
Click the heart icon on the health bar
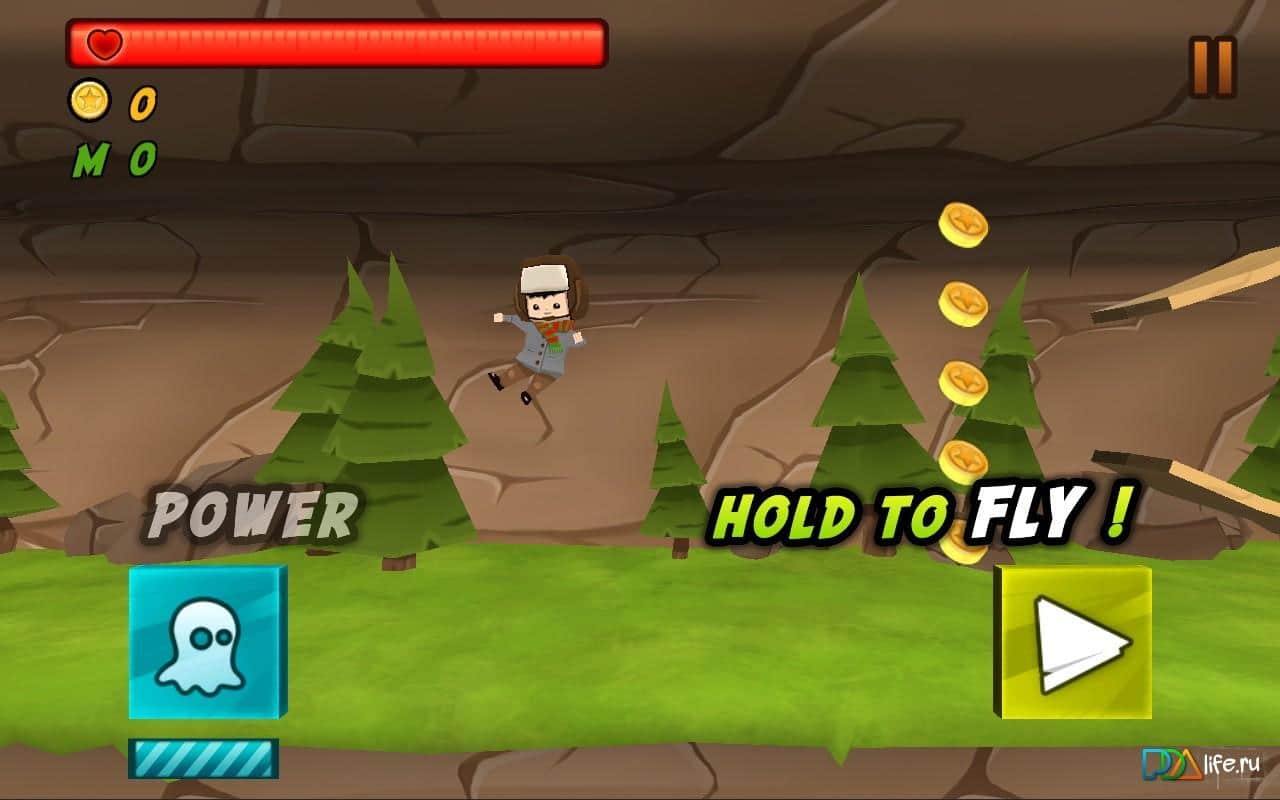(104, 42)
